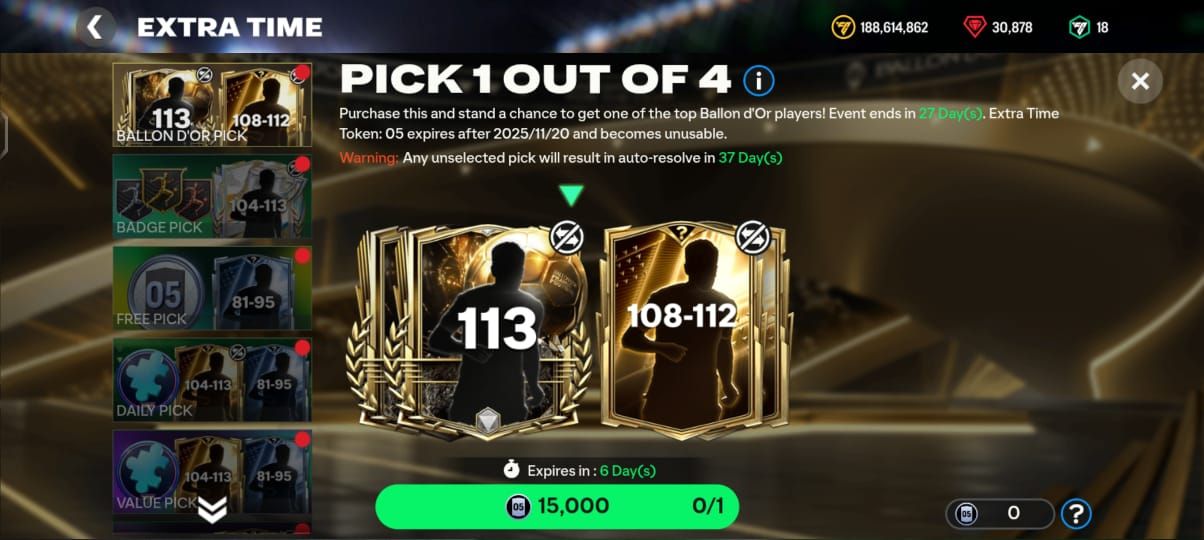Viewport: 1204px width, 540px height.
Task: Switch to the Badge Pick offer
Action: pos(212,196)
